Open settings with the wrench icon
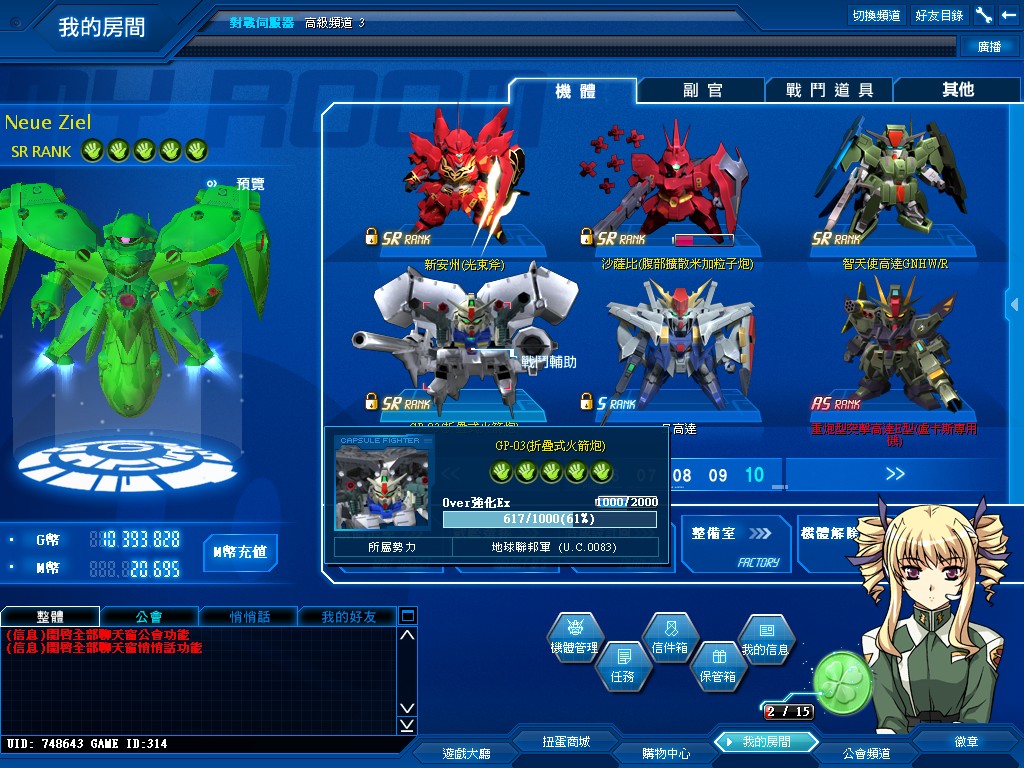The height and width of the screenshot is (768, 1024). coord(984,15)
